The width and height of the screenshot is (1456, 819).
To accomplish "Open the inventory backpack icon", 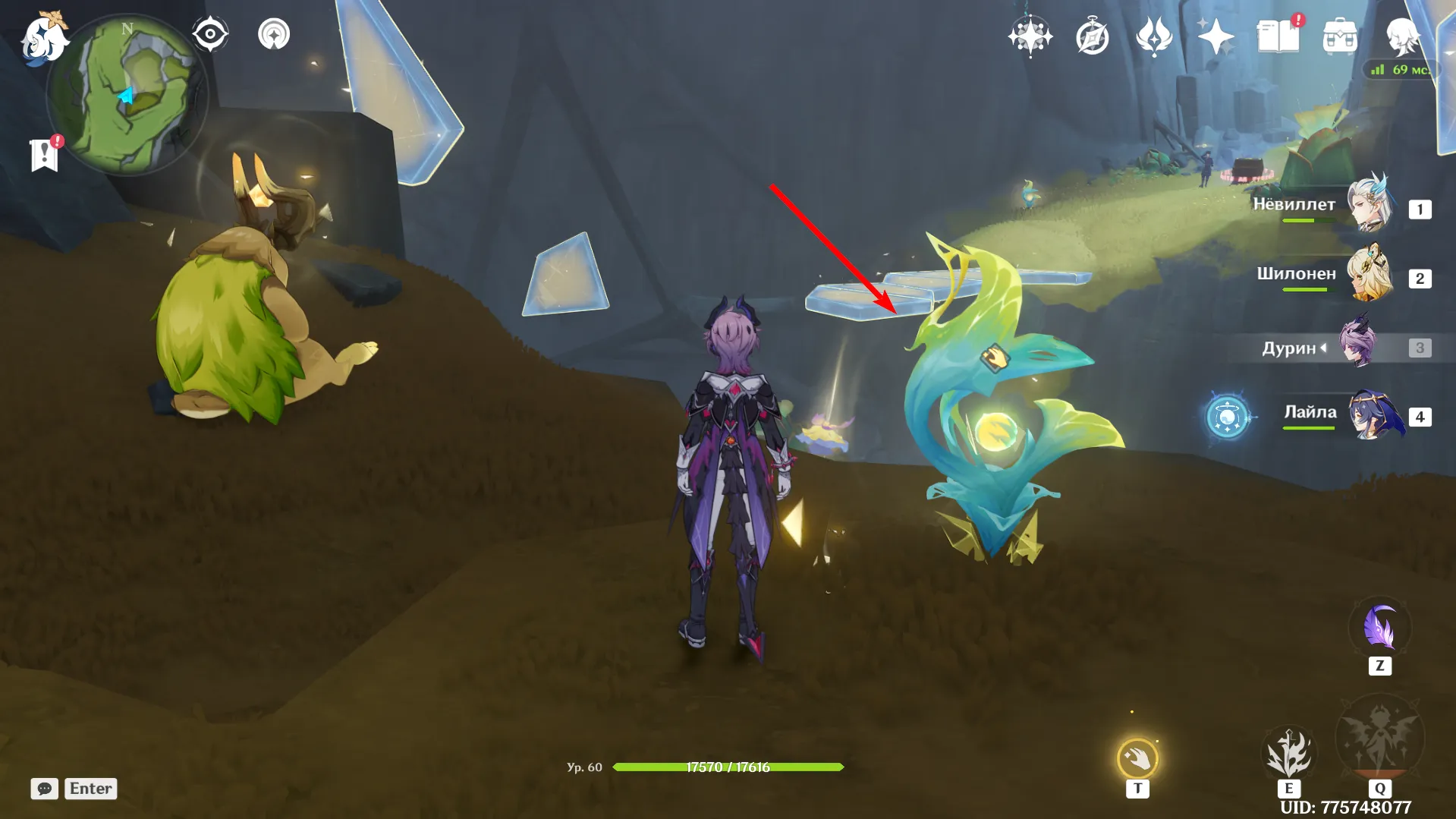I will click(x=1339, y=36).
